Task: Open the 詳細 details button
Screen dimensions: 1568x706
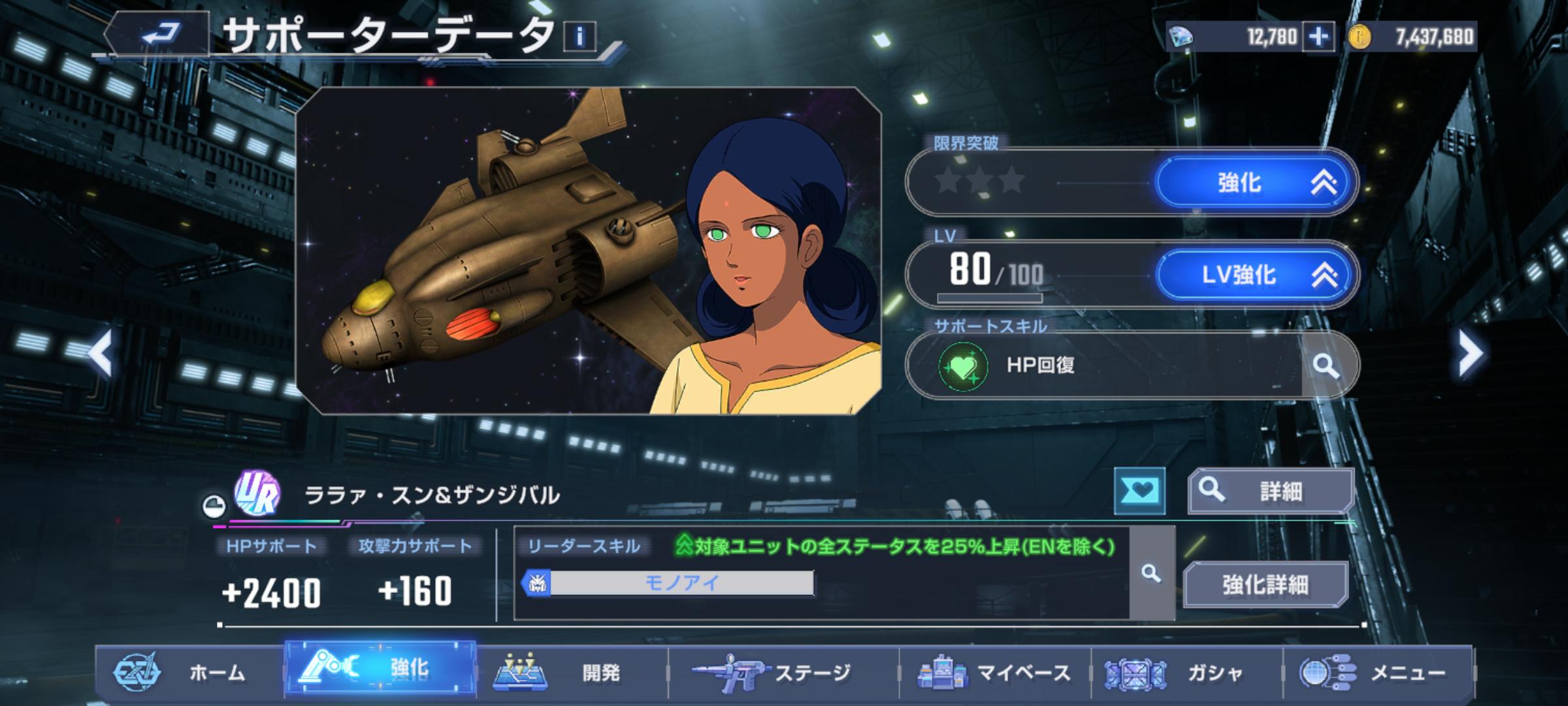Action: tap(1269, 491)
